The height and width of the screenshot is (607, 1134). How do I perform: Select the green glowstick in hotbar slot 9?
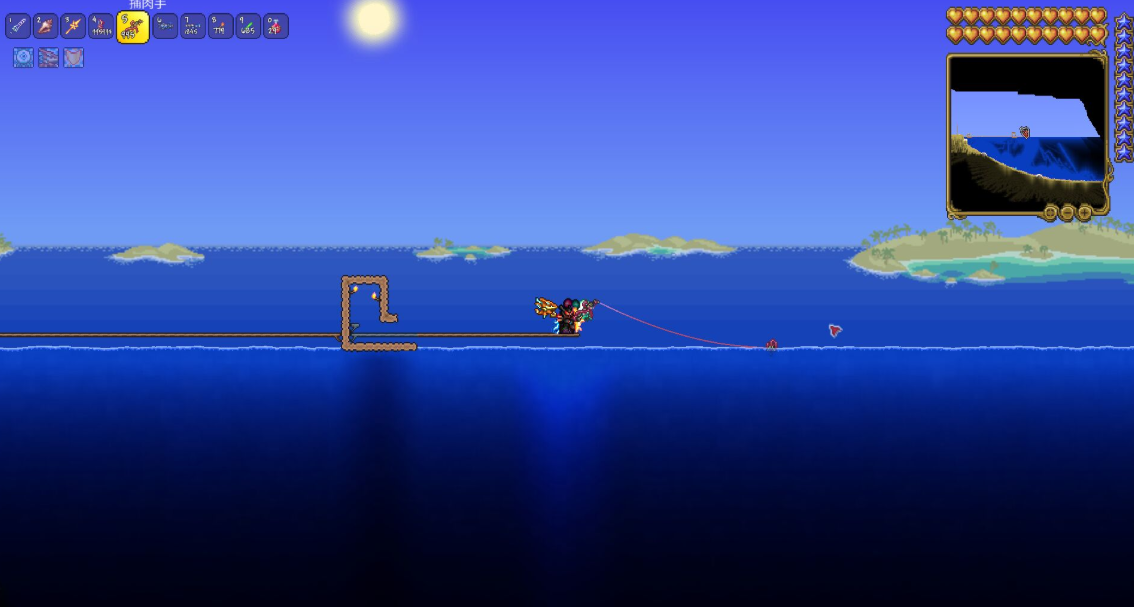coord(248,26)
